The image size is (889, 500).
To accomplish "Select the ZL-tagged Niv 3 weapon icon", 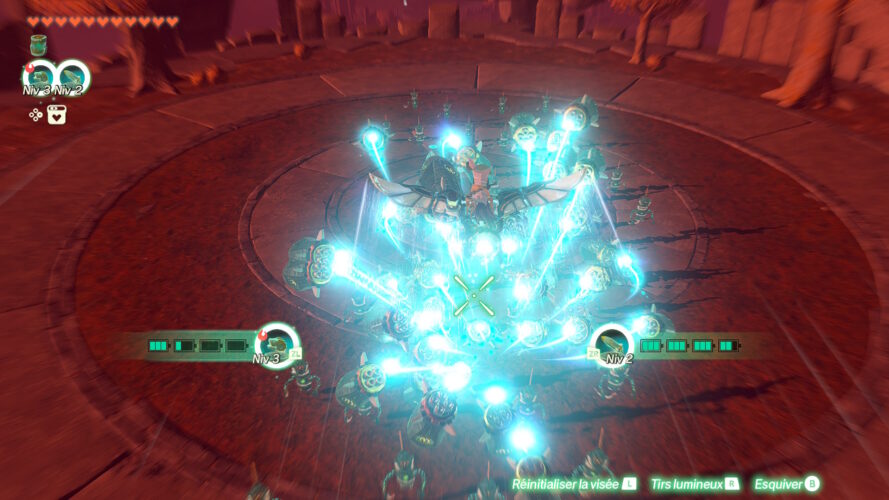I will point(277,343).
